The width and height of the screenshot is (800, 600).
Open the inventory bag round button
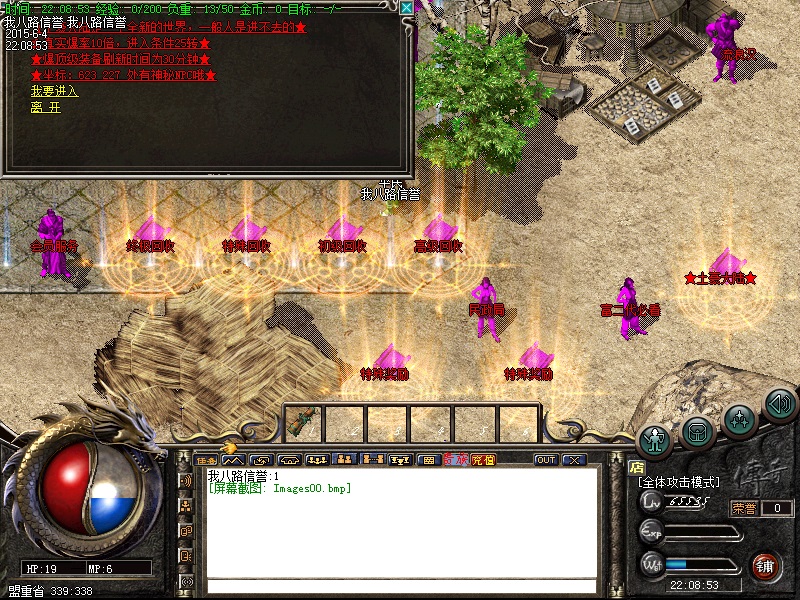click(x=698, y=432)
